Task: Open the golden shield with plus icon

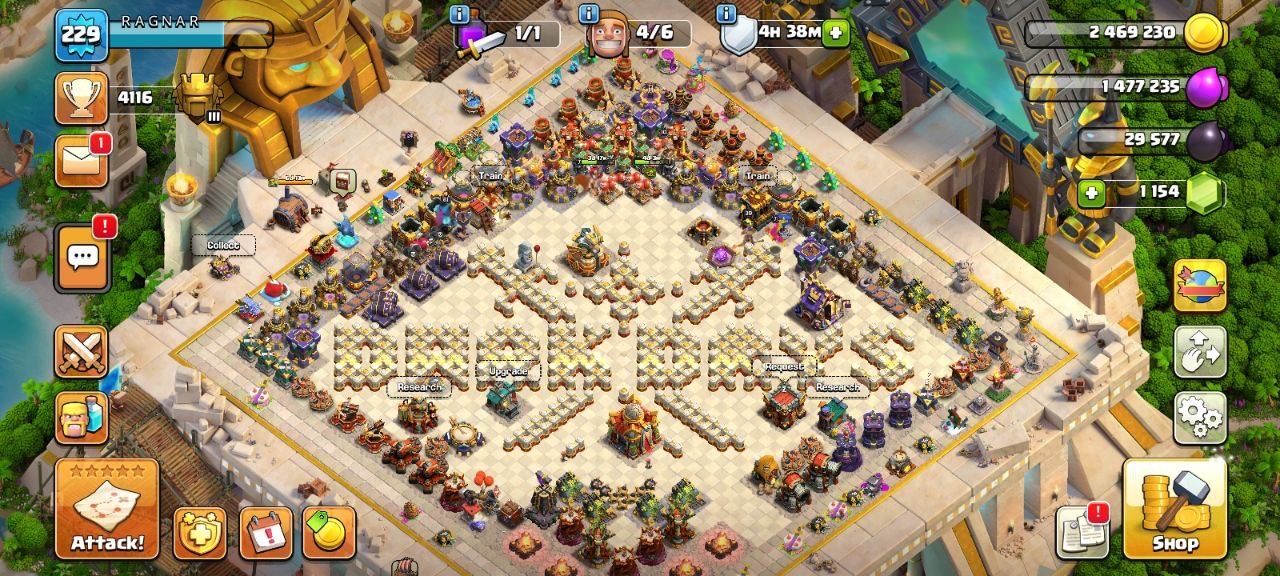Action: (x=200, y=532)
